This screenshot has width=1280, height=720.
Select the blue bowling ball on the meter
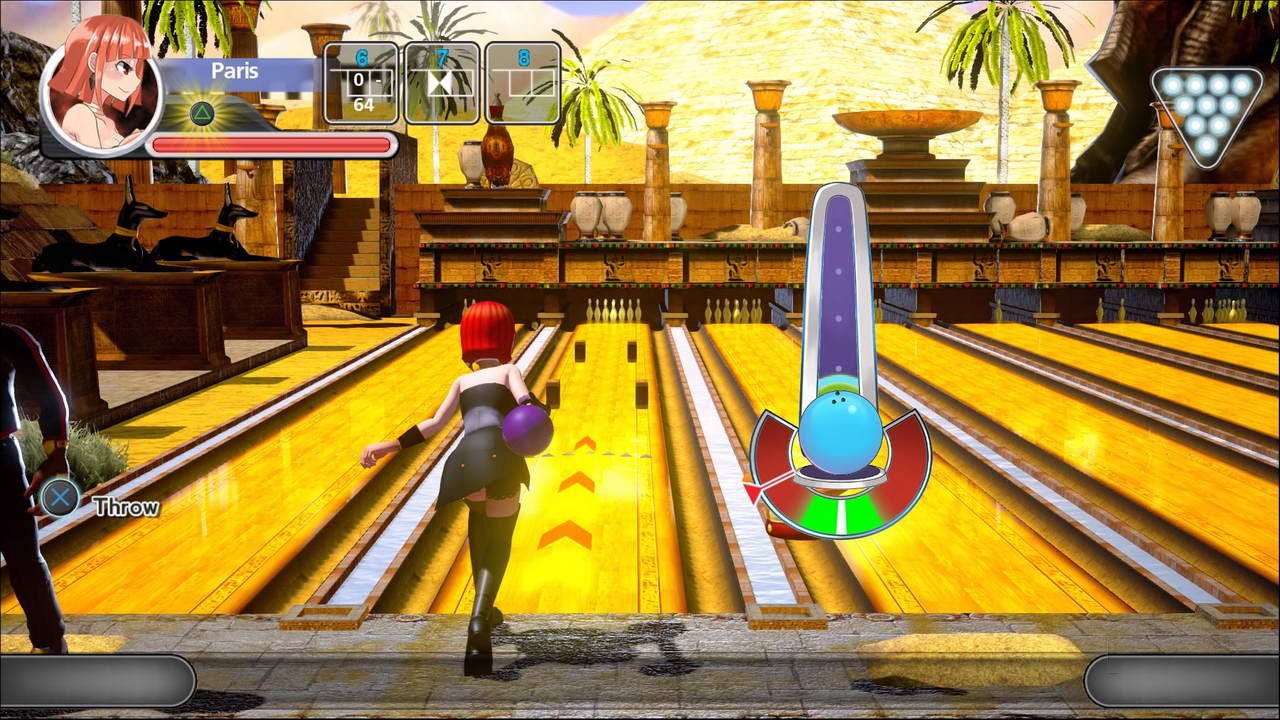click(840, 430)
